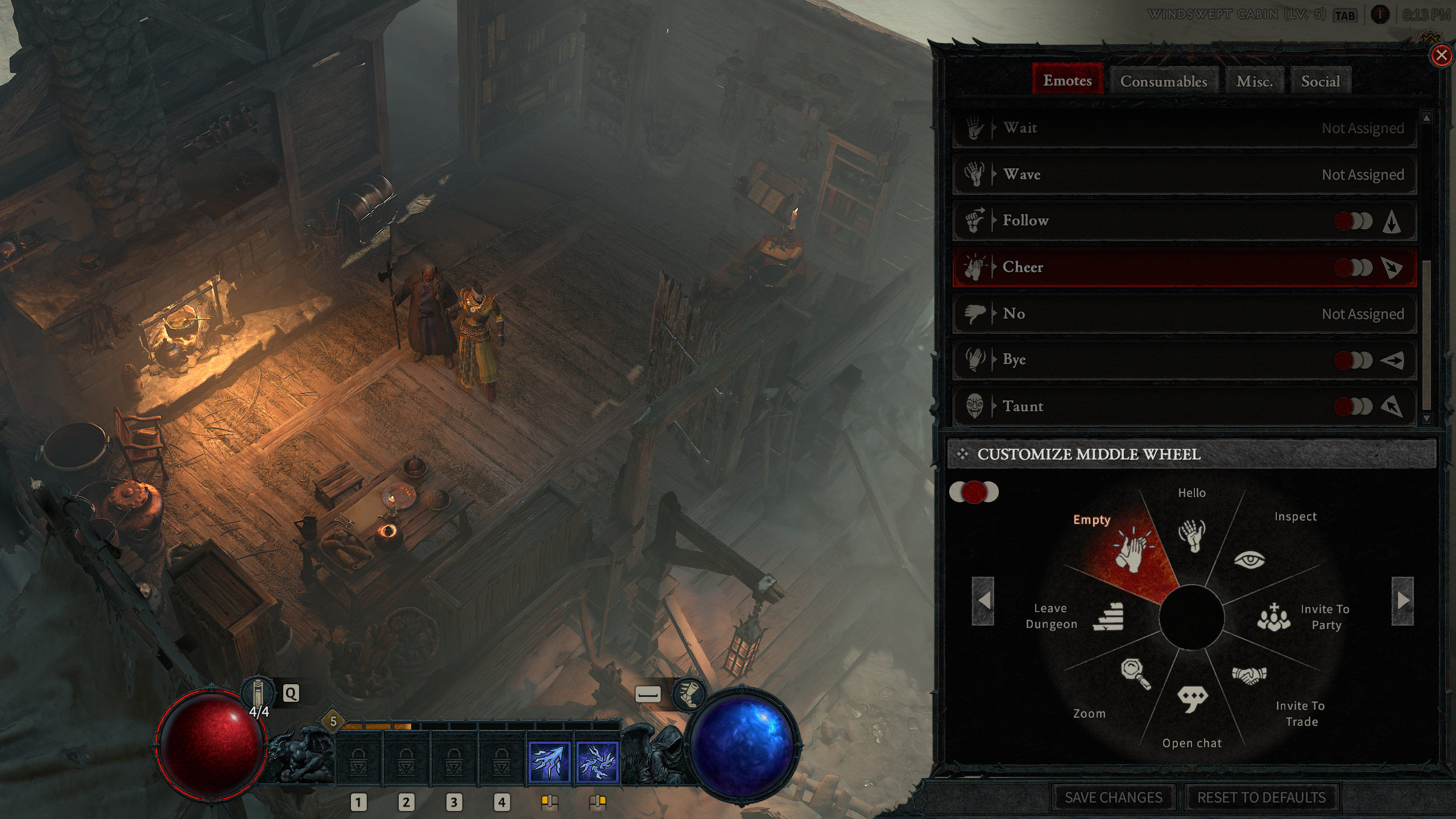Reset the wheel to defaults
The height and width of the screenshot is (819, 1456).
1261,797
